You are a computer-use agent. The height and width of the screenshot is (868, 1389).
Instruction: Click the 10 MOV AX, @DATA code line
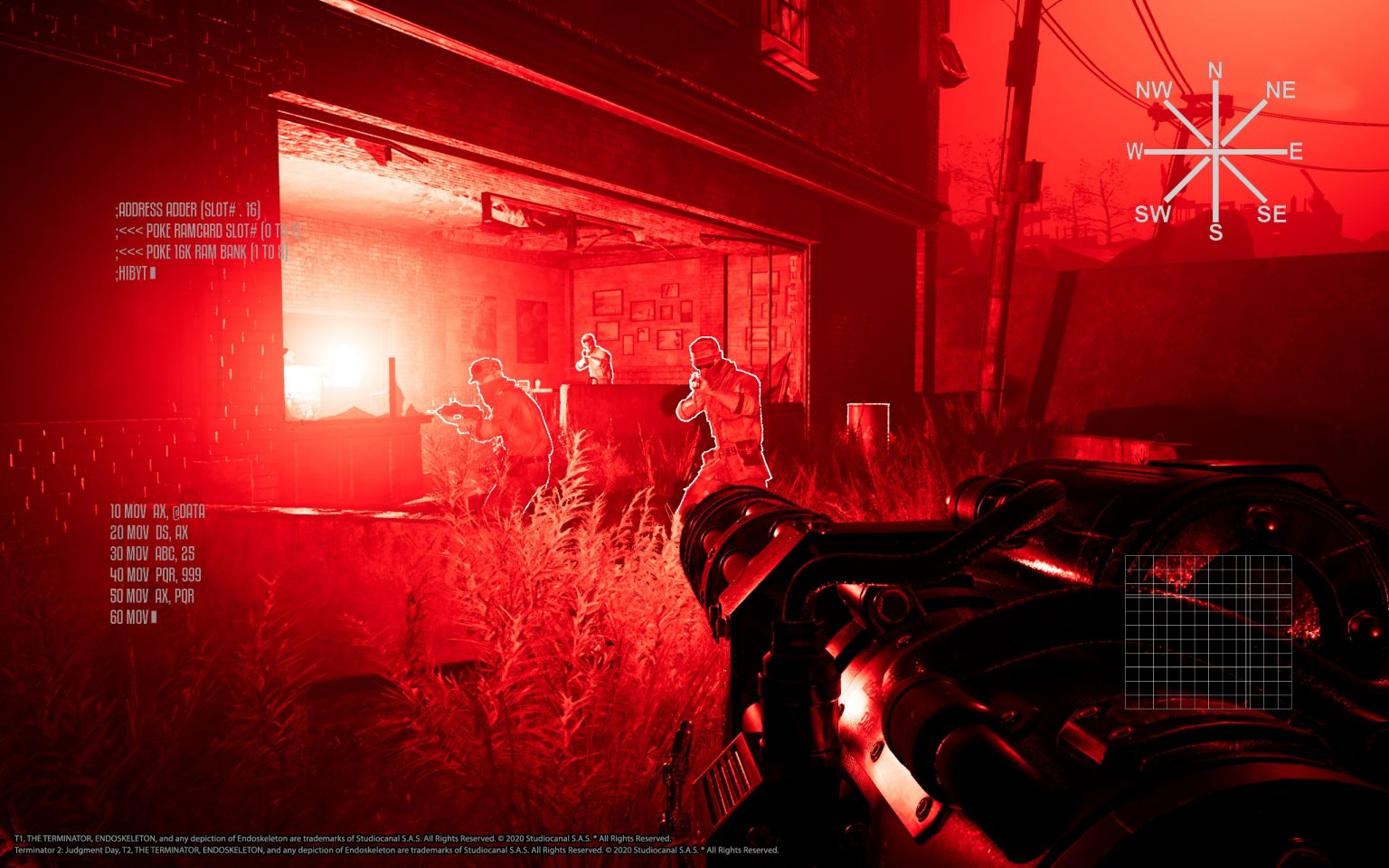pos(156,510)
